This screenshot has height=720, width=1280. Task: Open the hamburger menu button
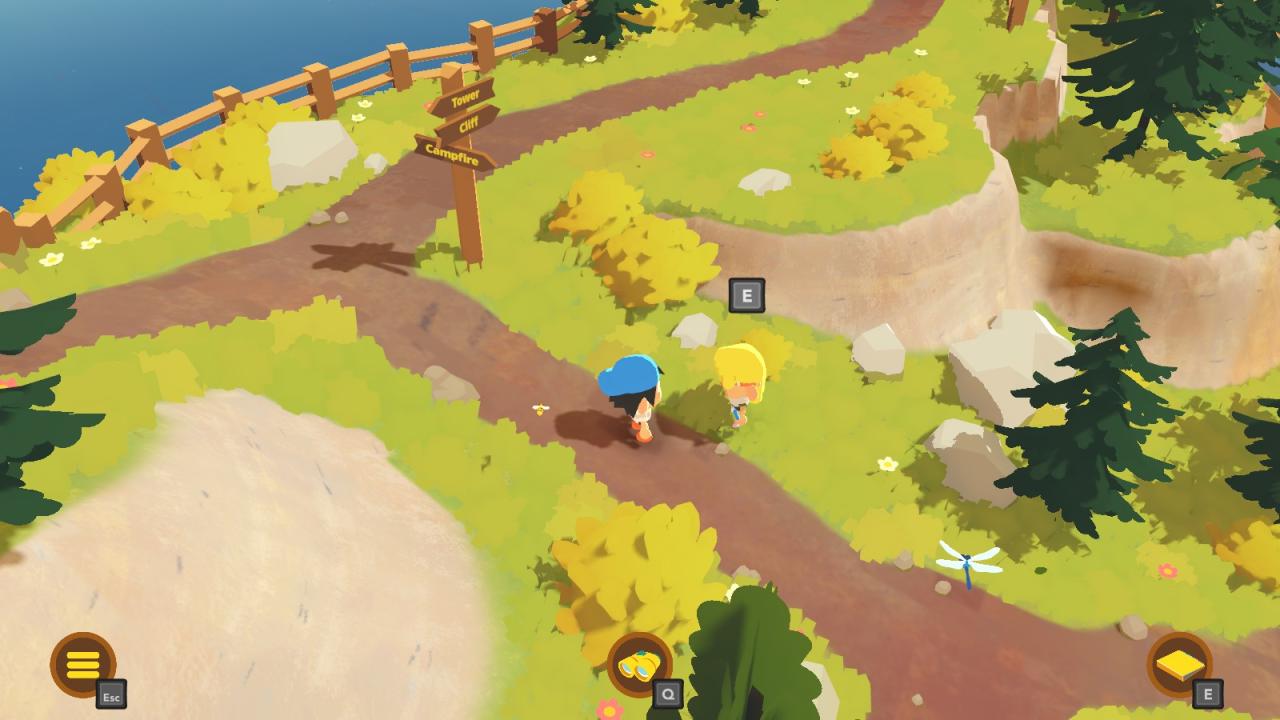coord(83,664)
